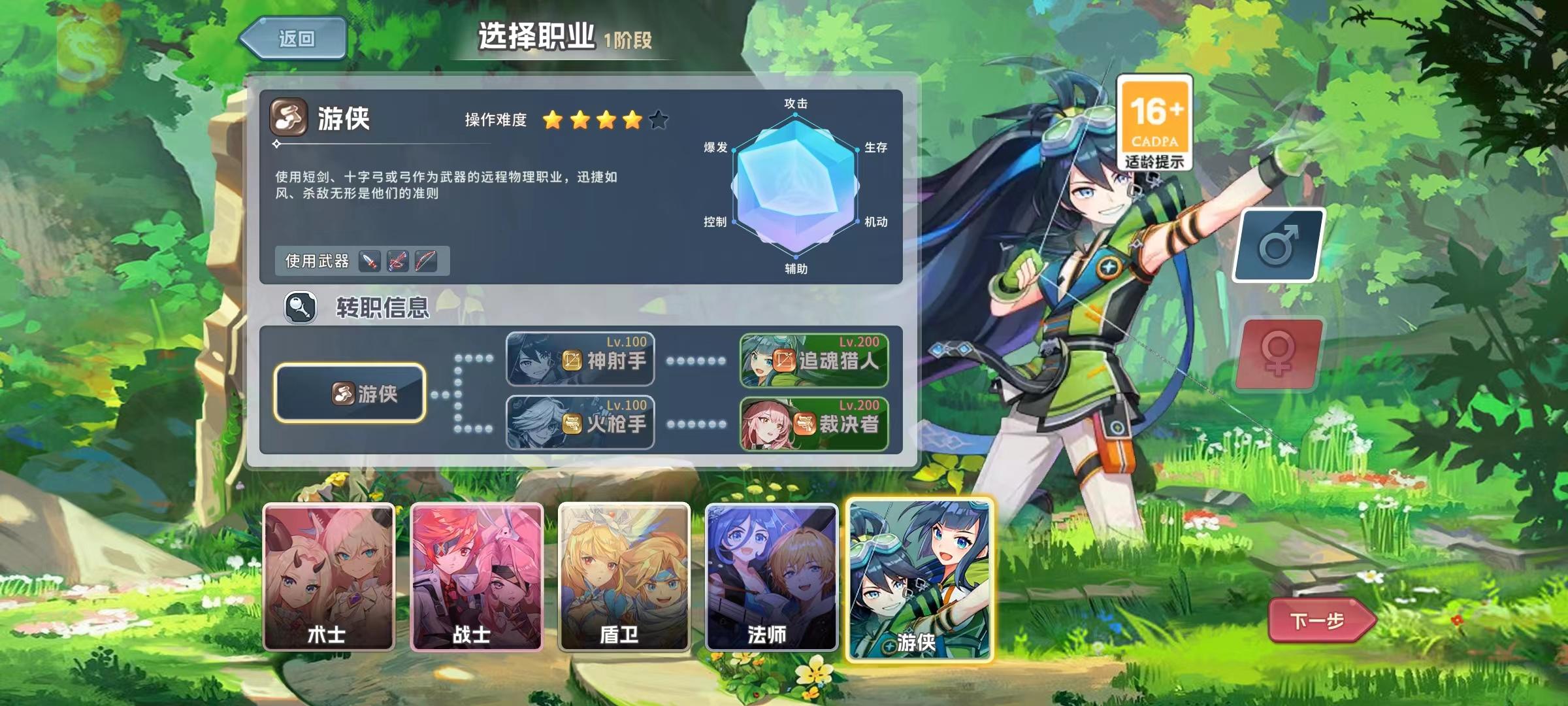Select the 追魂猎人 Lv.200 job icon
This screenshot has height=706, width=1568.
pos(814,361)
